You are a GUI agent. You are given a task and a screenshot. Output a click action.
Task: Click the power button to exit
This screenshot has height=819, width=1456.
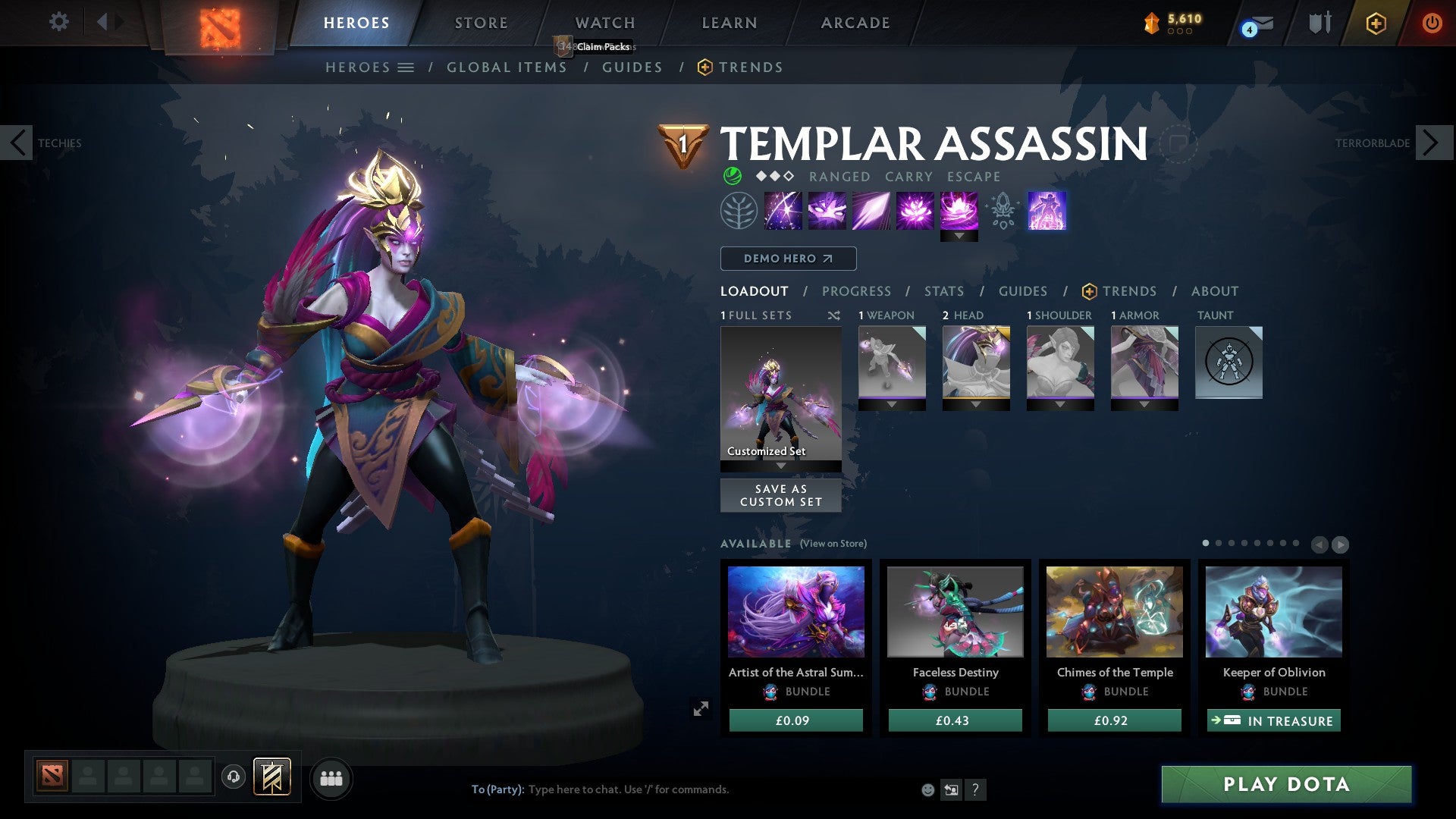[x=1432, y=23]
